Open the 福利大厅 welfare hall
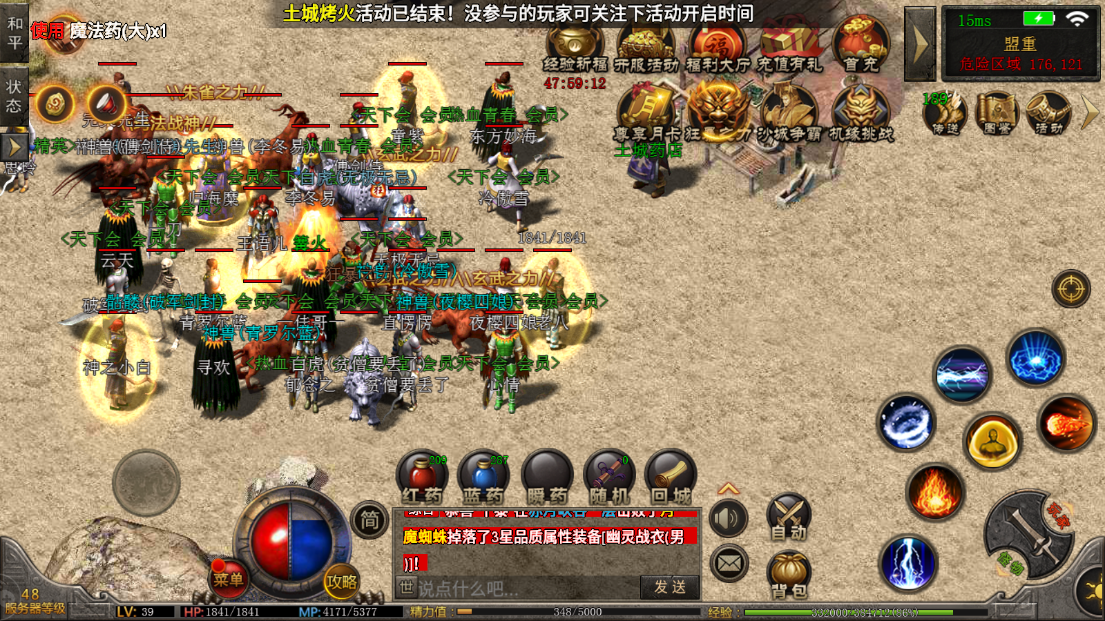1105x621 pixels. [x=716, y=45]
